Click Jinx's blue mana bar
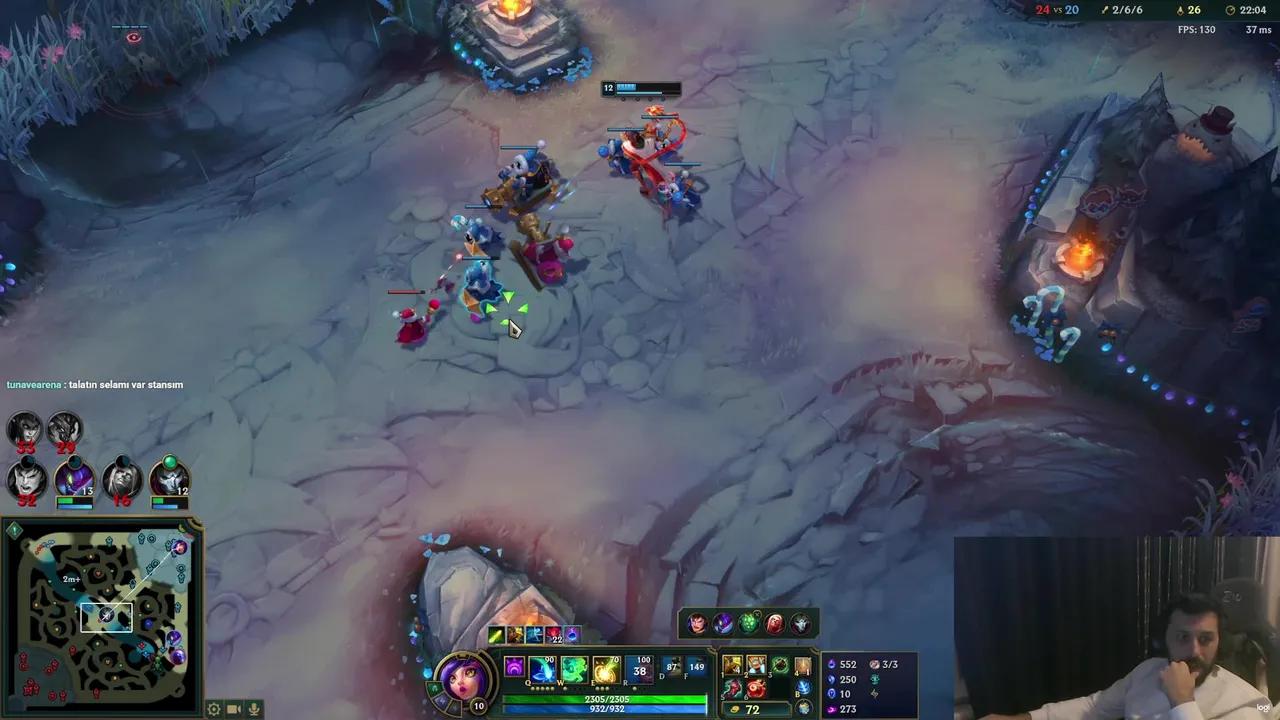Screen dimensions: 1280x720 pyautogui.click(x=604, y=707)
